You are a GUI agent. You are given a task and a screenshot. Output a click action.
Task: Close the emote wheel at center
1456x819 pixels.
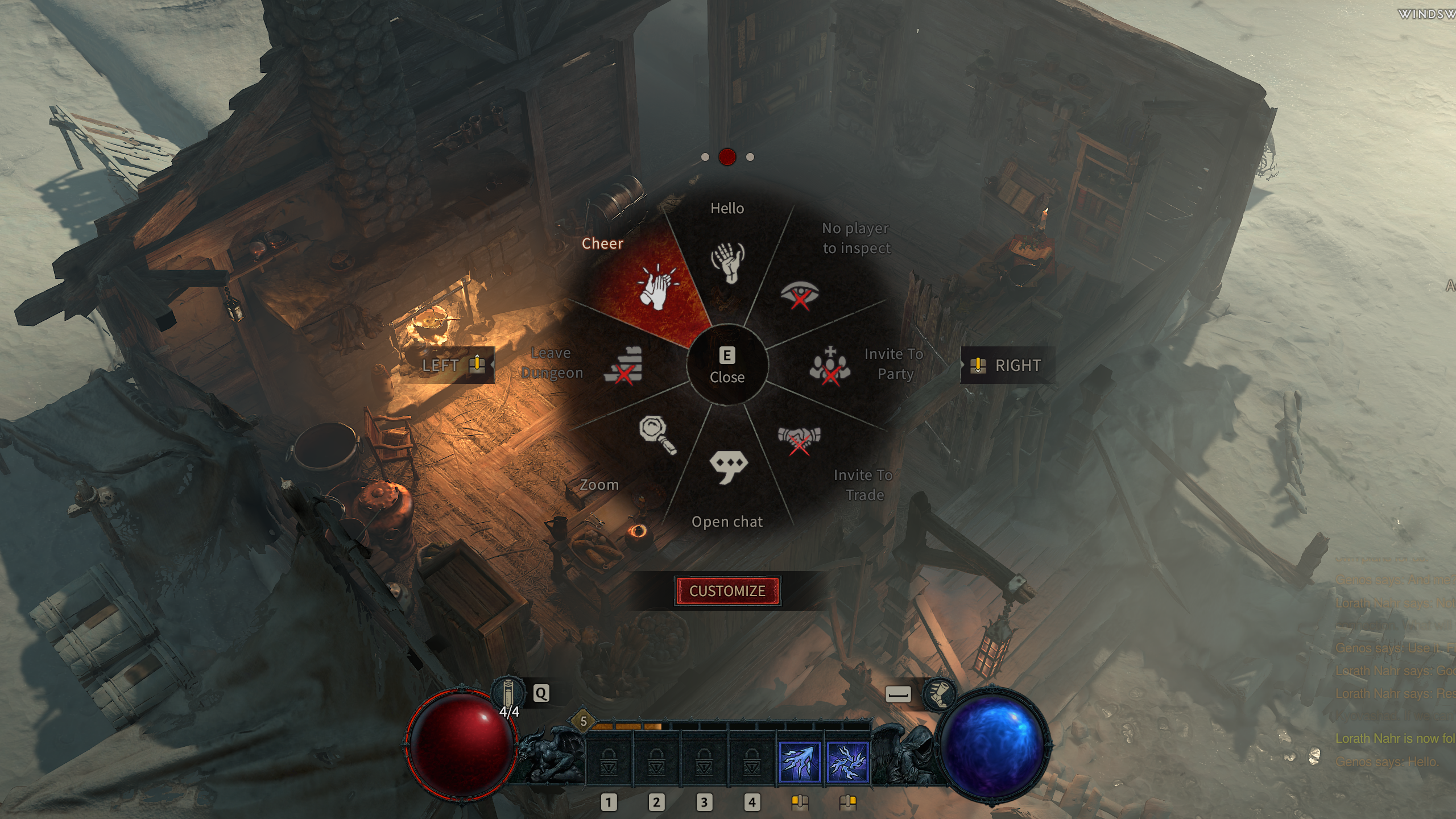point(727,365)
